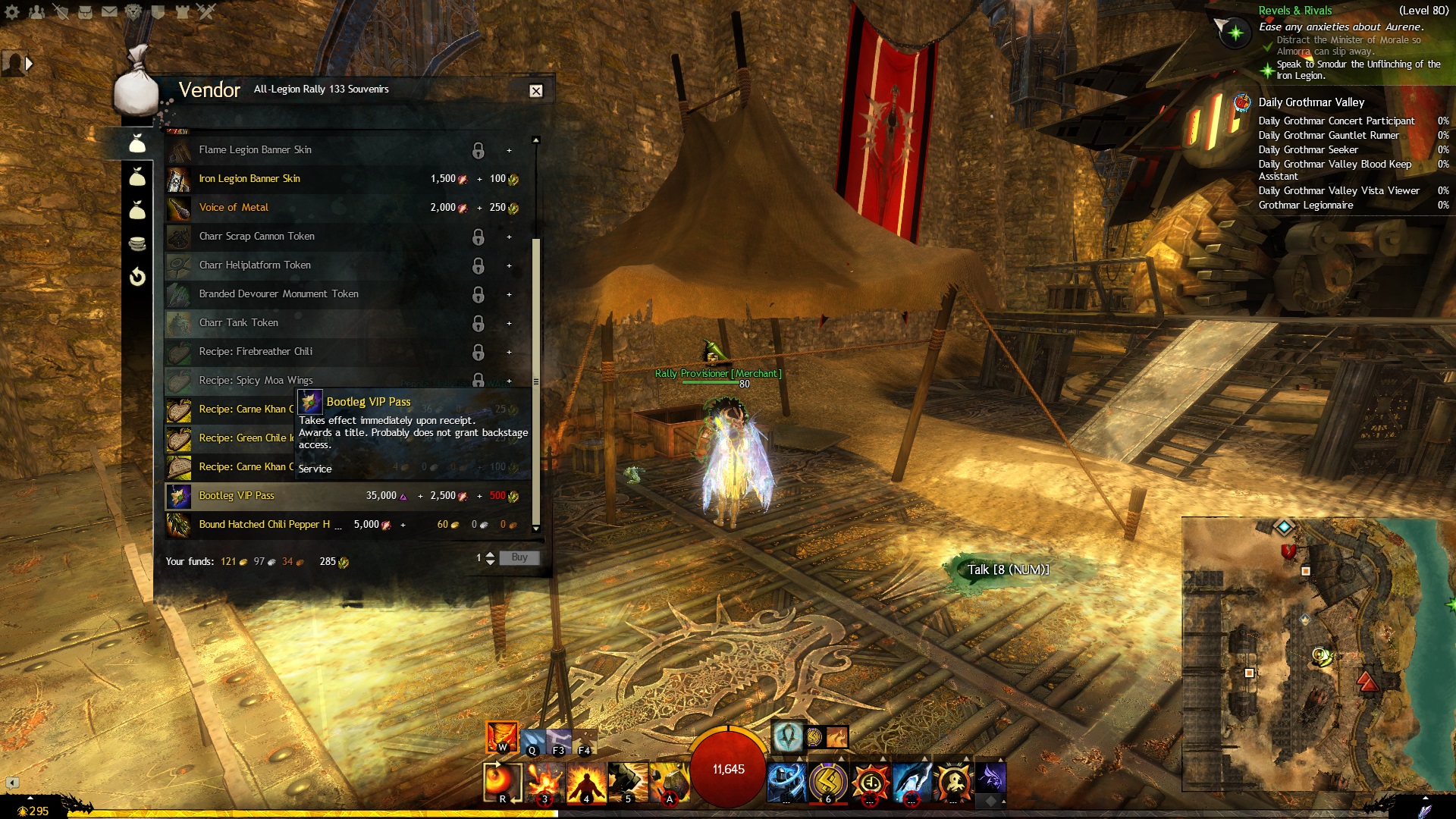Activate the Talk interaction prompt
This screenshot has height=819, width=1456.
pyautogui.click(x=1007, y=570)
